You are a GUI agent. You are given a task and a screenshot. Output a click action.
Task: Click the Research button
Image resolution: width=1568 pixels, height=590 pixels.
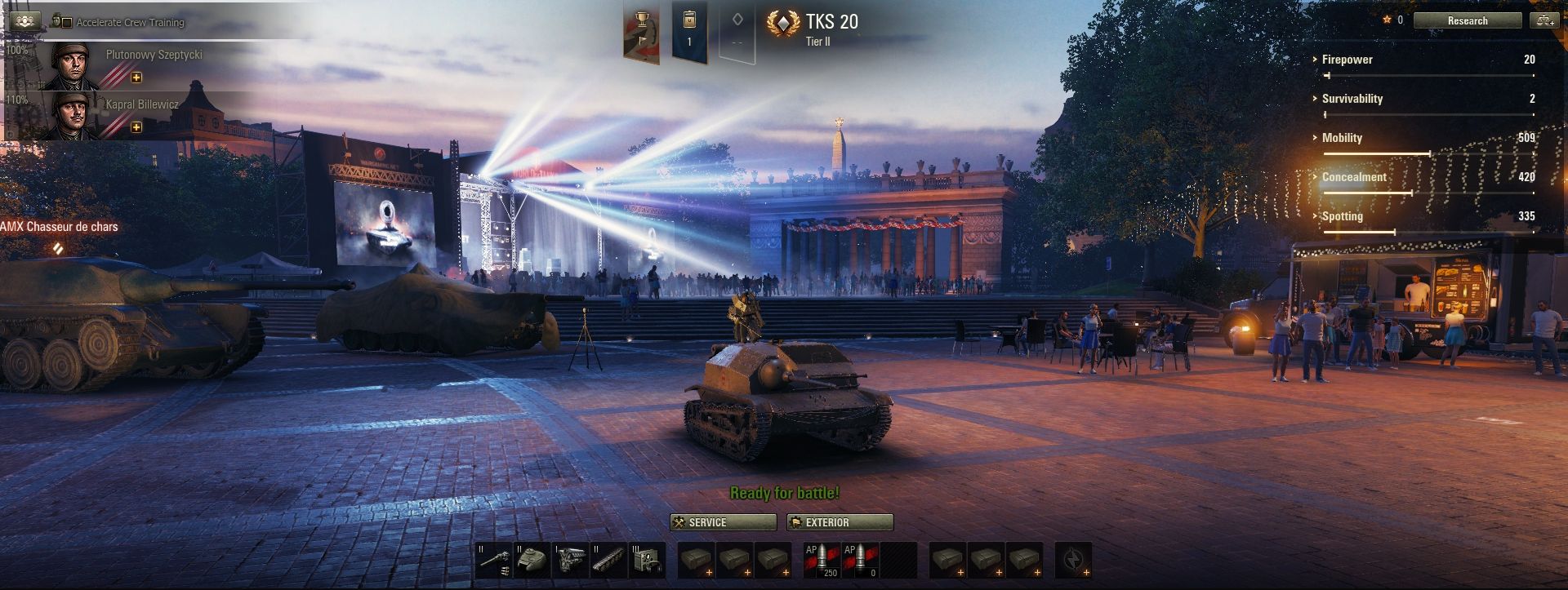point(1467,20)
